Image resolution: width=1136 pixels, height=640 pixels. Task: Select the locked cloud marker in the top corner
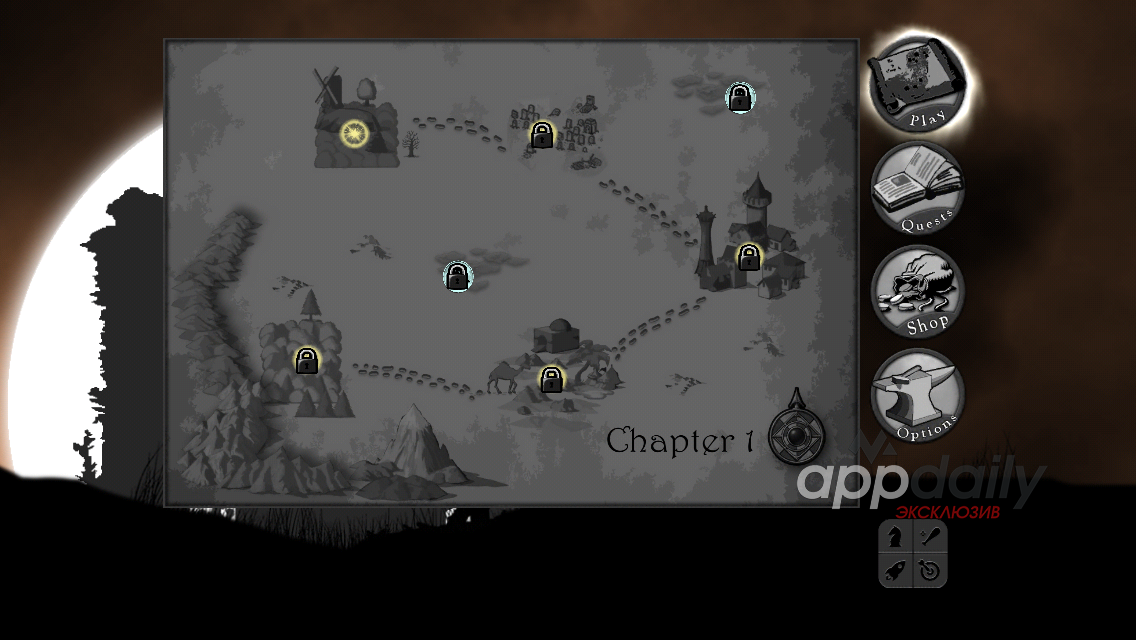point(740,98)
